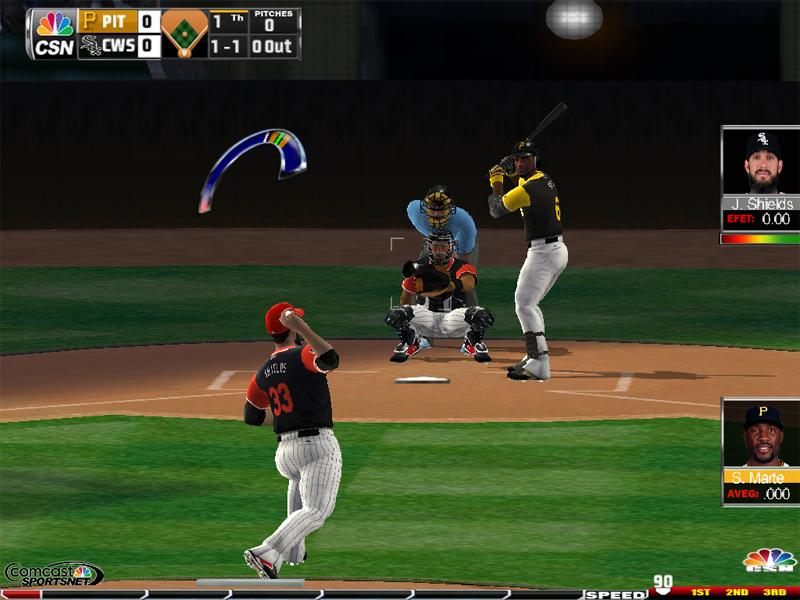Click the curved pitch power meter

252,164
